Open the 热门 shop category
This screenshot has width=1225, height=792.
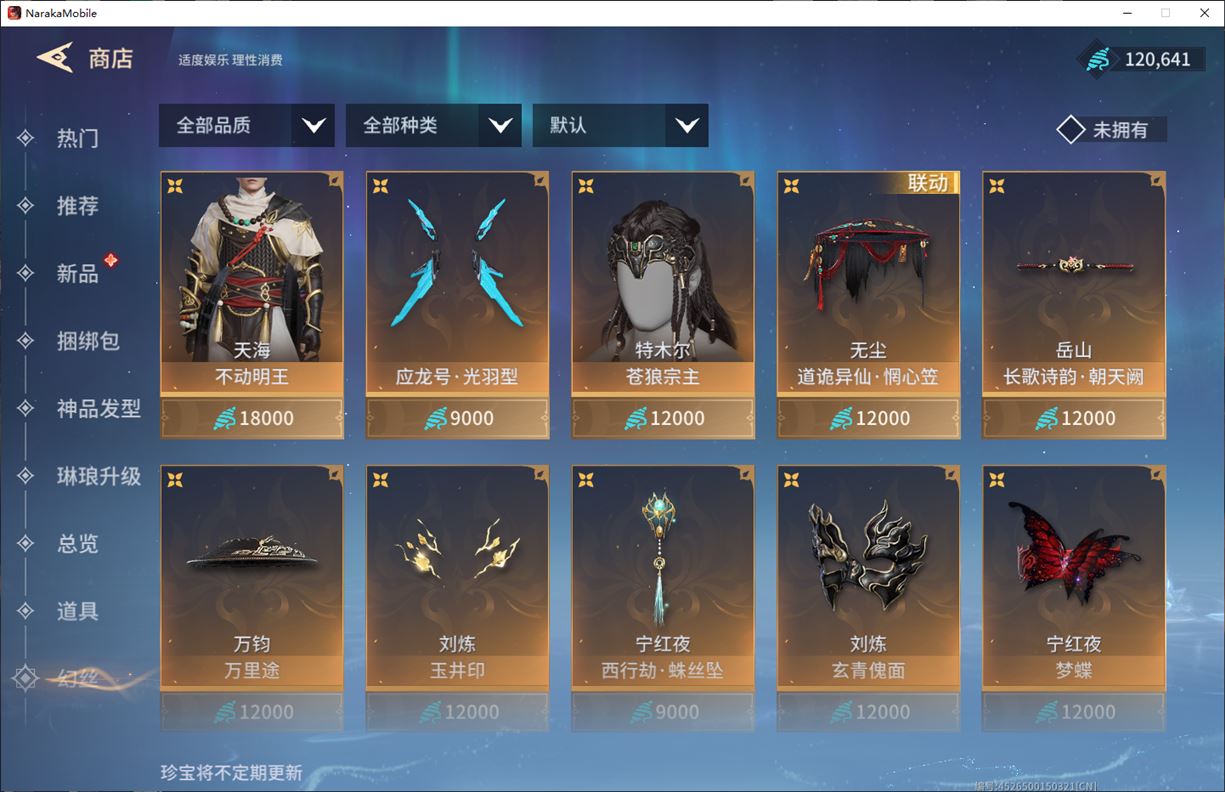pos(77,138)
